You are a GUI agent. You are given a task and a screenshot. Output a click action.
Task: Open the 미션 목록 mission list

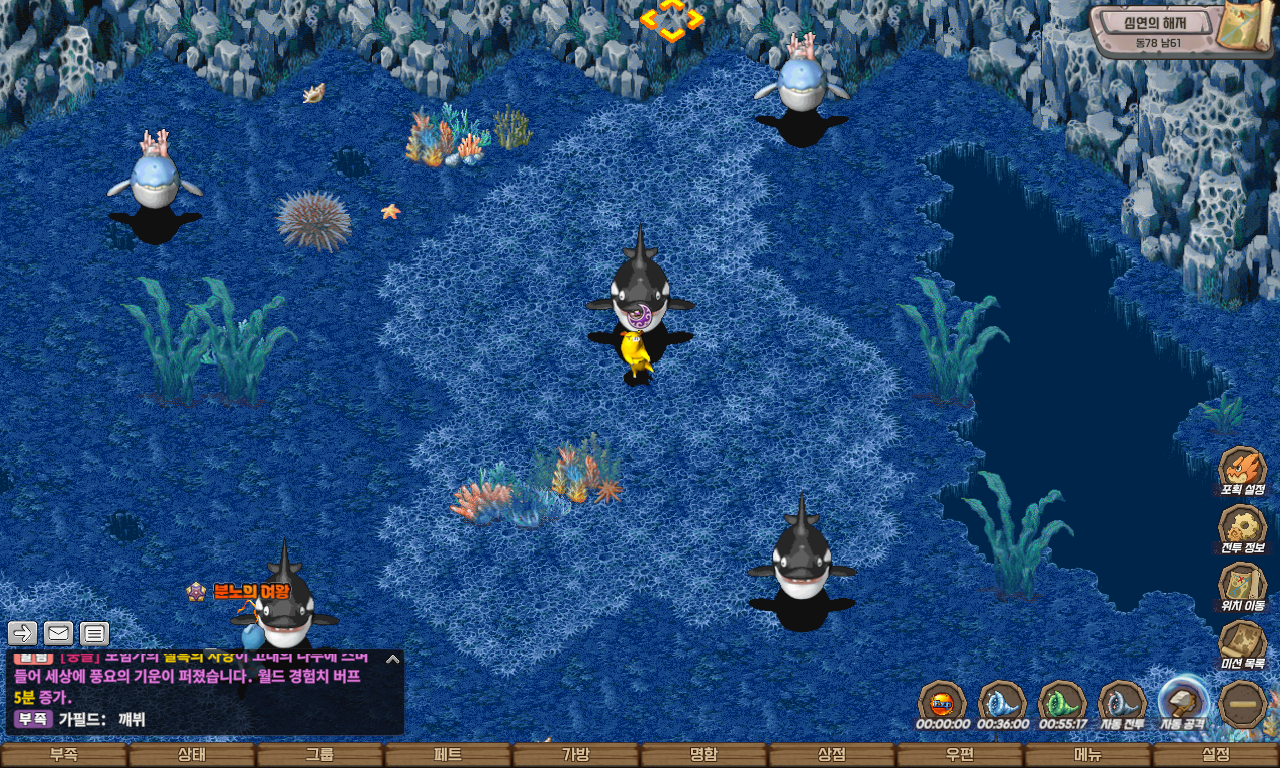point(1242,644)
